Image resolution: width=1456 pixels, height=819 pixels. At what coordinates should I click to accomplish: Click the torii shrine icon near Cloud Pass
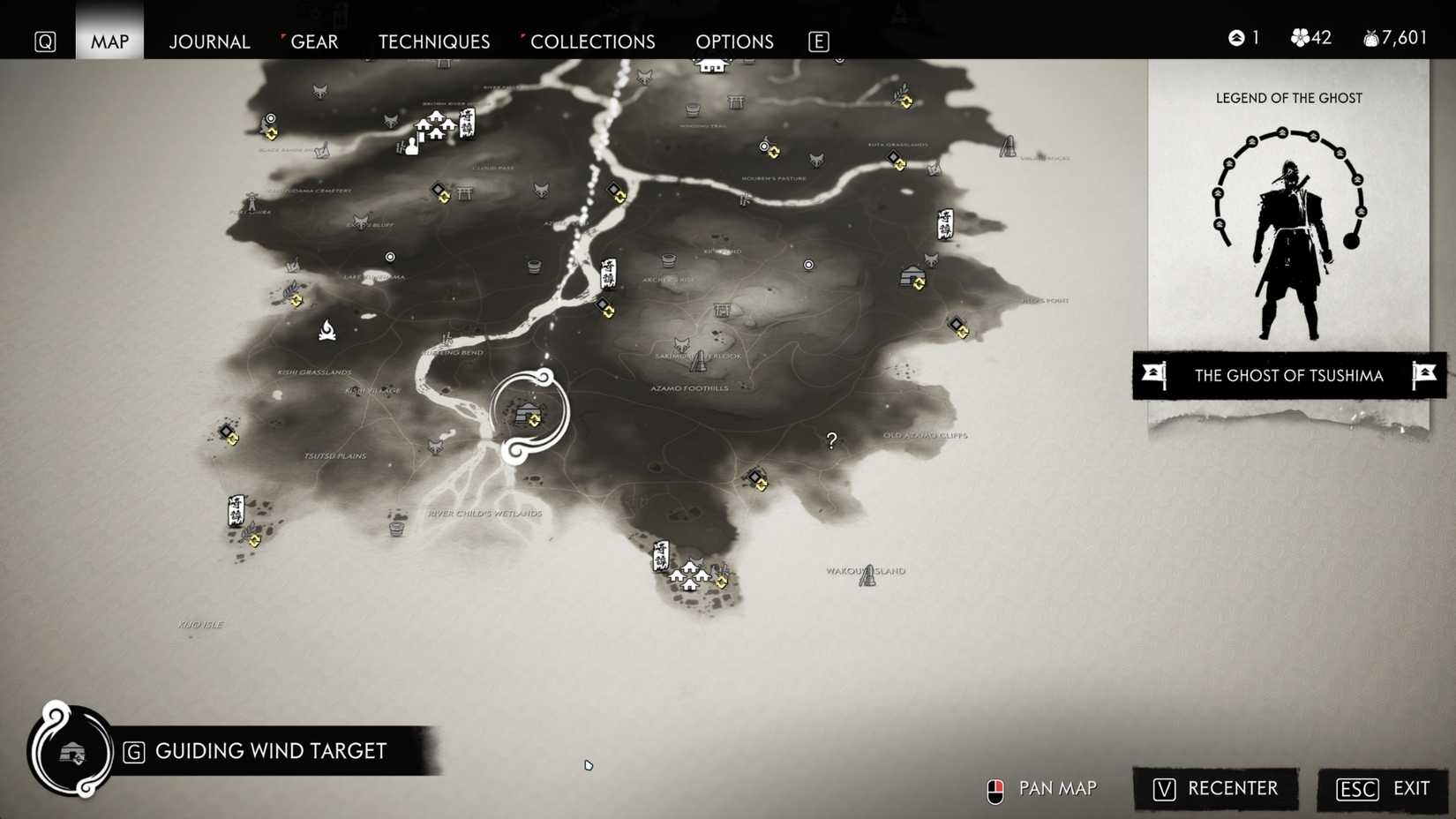[x=465, y=193]
